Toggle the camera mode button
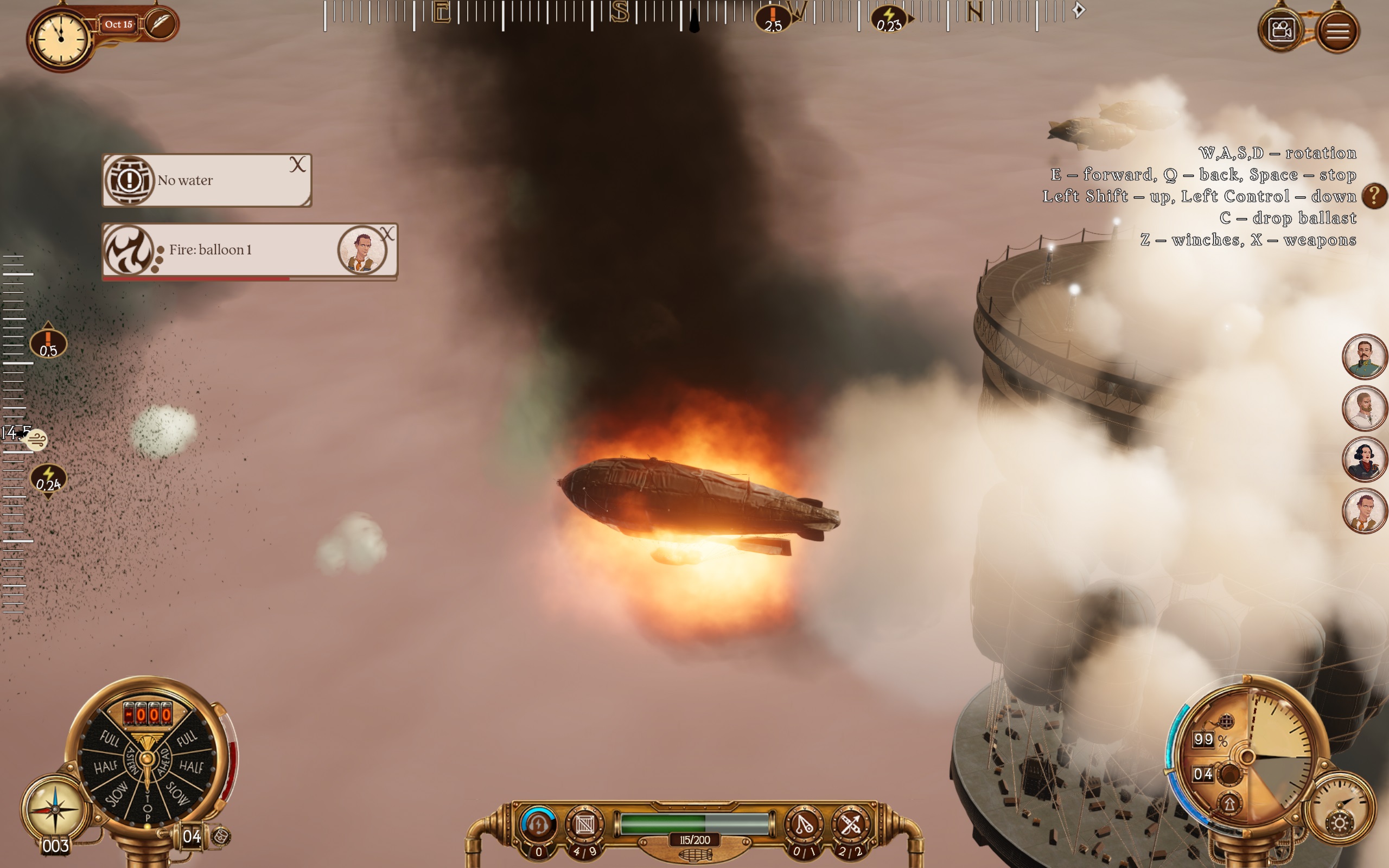This screenshot has height=868, width=1389. (1281, 30)
